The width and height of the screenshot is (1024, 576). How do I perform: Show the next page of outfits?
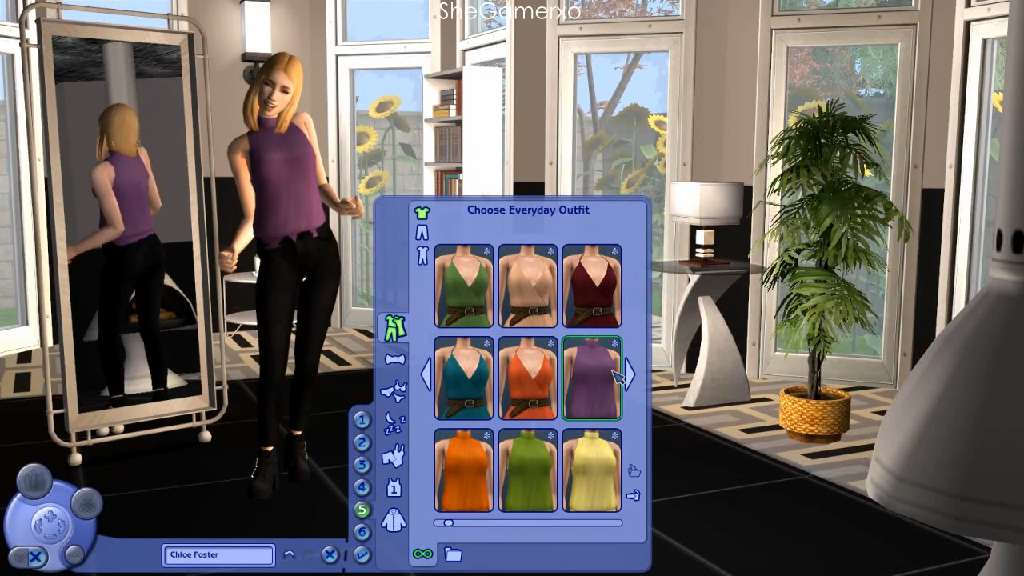630,375
